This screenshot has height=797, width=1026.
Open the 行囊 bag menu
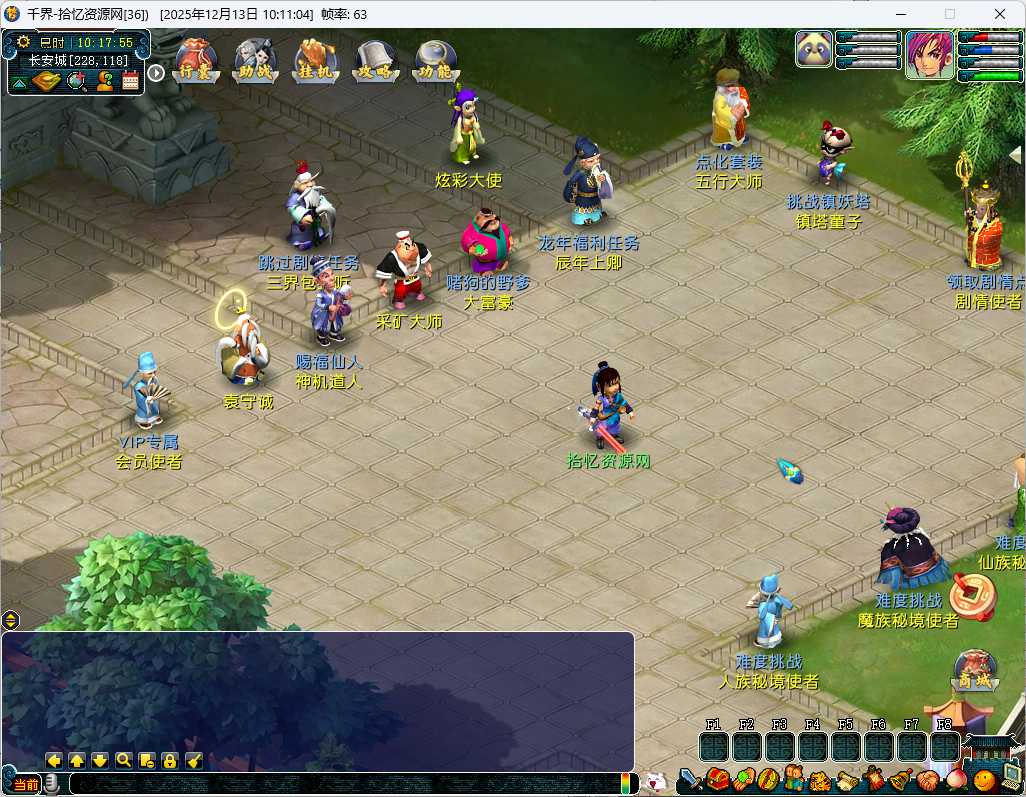pos(195,61)
